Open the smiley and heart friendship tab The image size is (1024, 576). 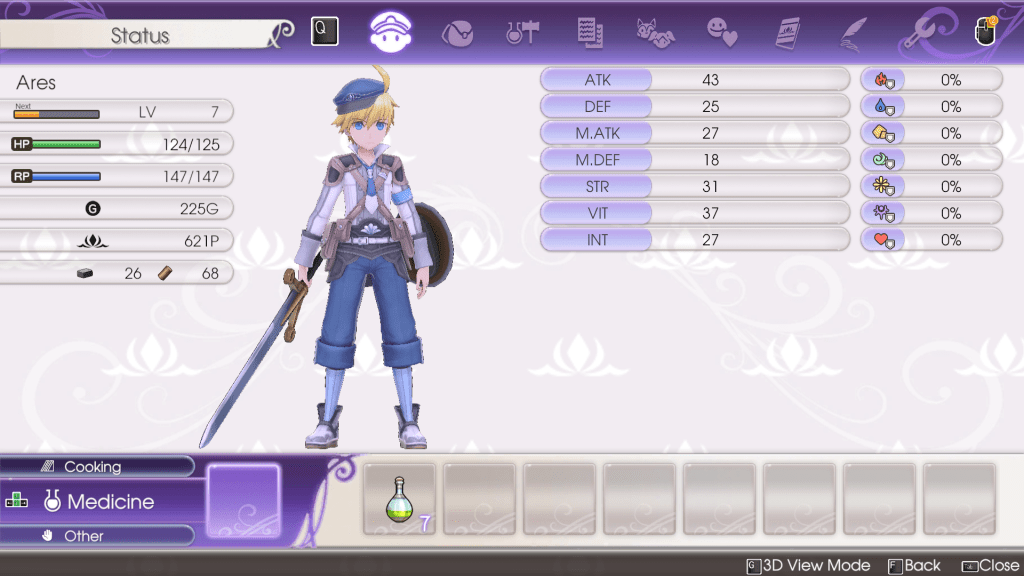coord(721,32)
